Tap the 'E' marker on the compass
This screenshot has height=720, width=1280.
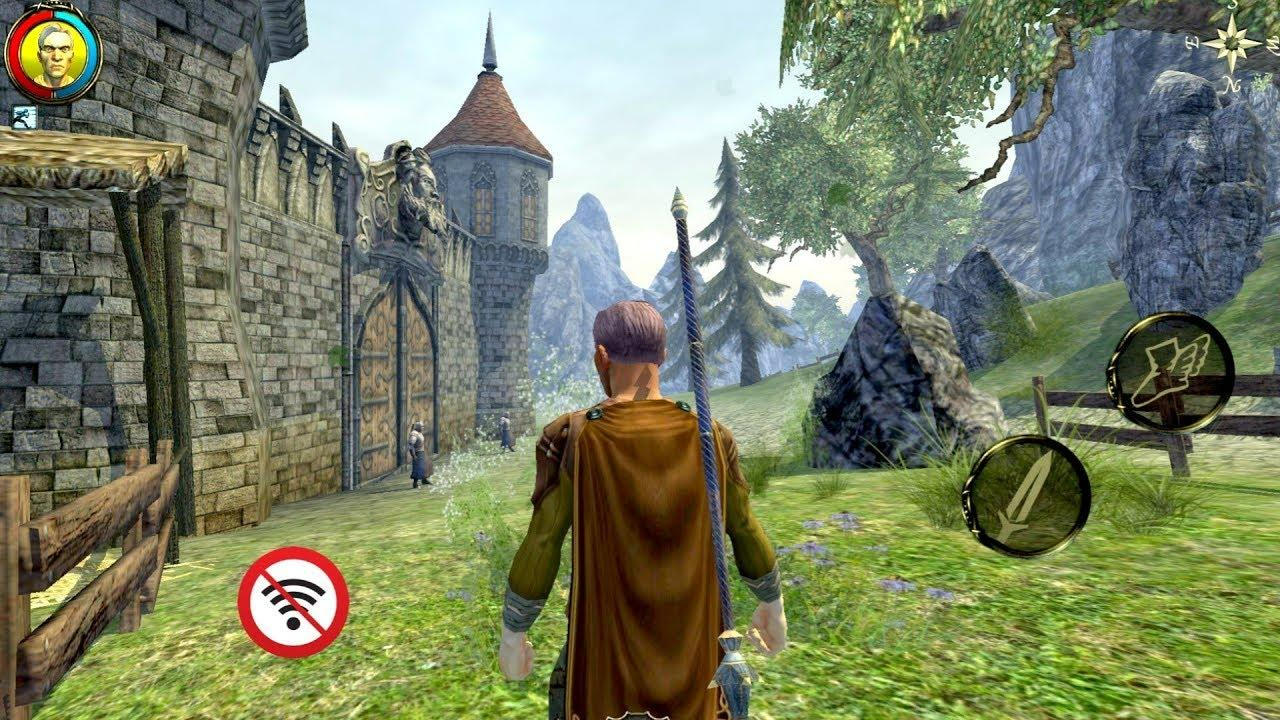1192,43
